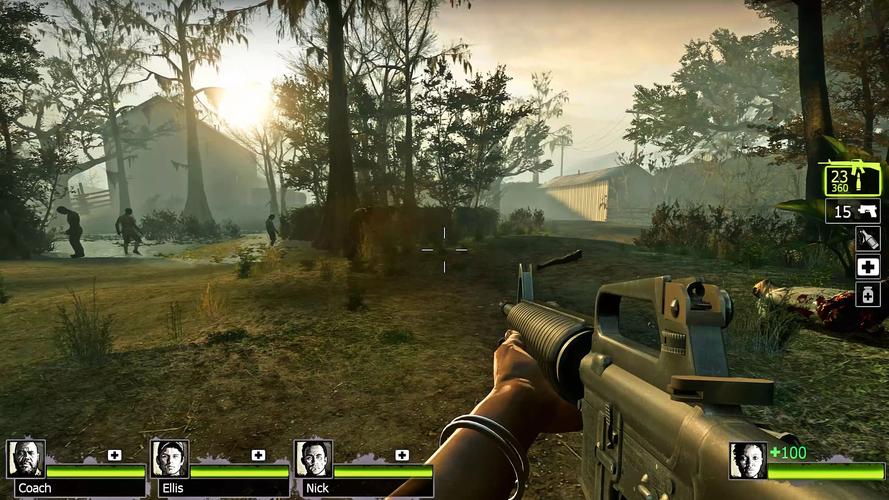Select Ellis's teammate portrait
Image resolution: width=889 pixels, height=500 pixels.
[169, 459]
